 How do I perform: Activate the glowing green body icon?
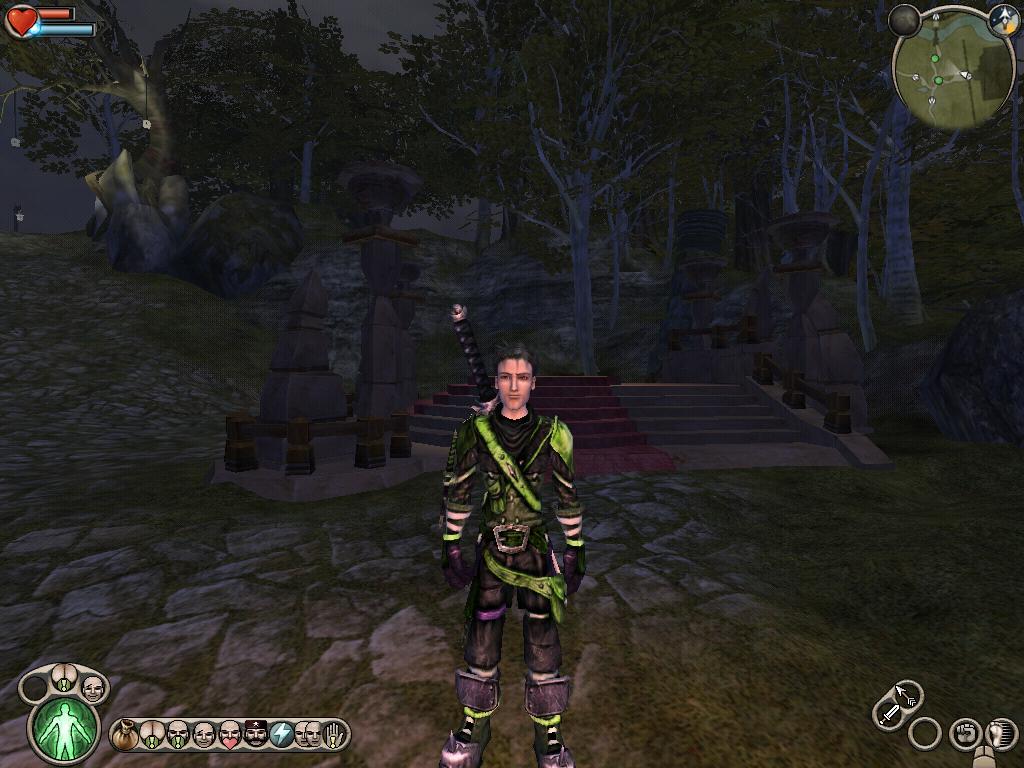pos(65,728)
